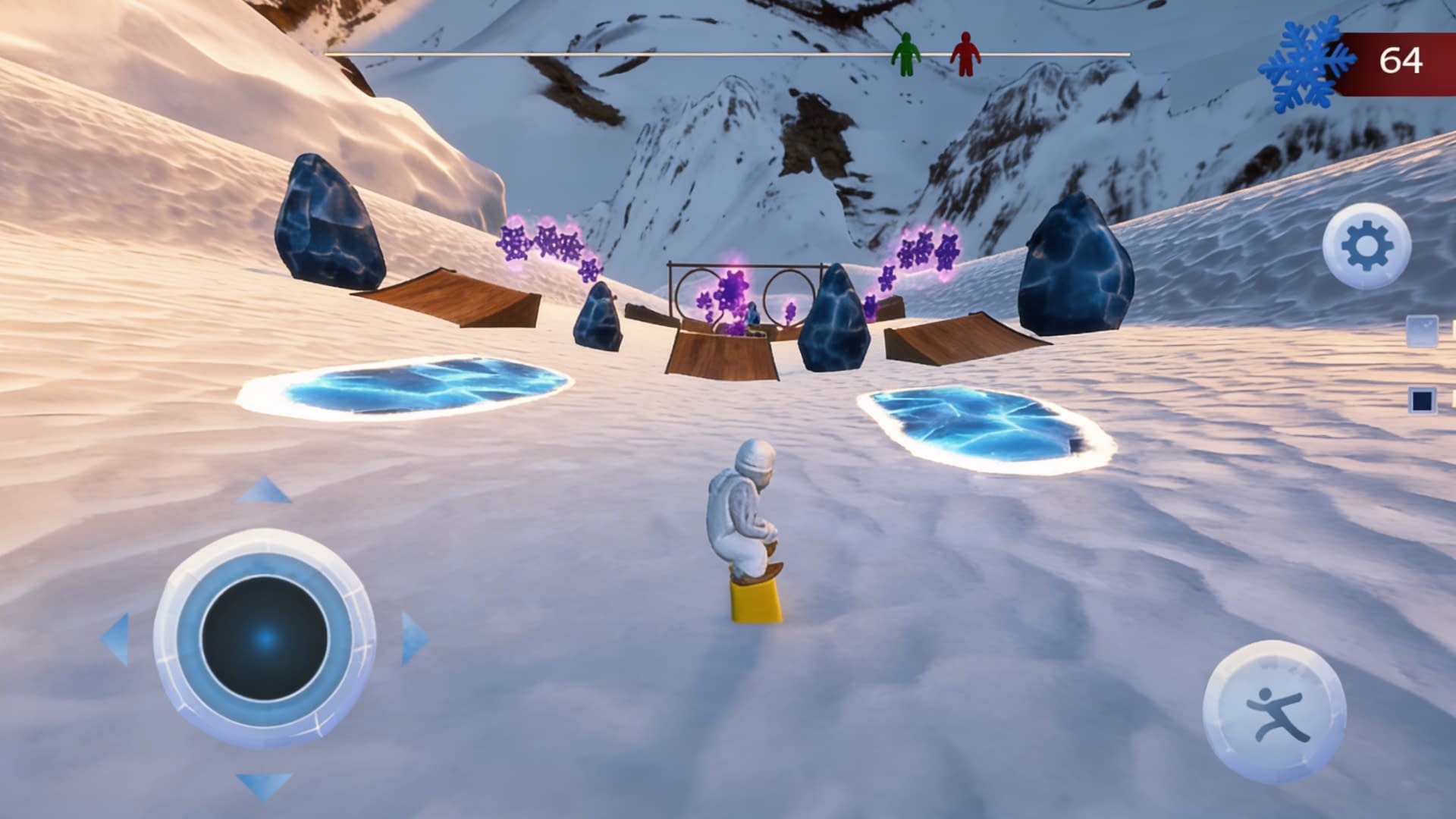
Task: Click the light square side button
Action: 1422,331
